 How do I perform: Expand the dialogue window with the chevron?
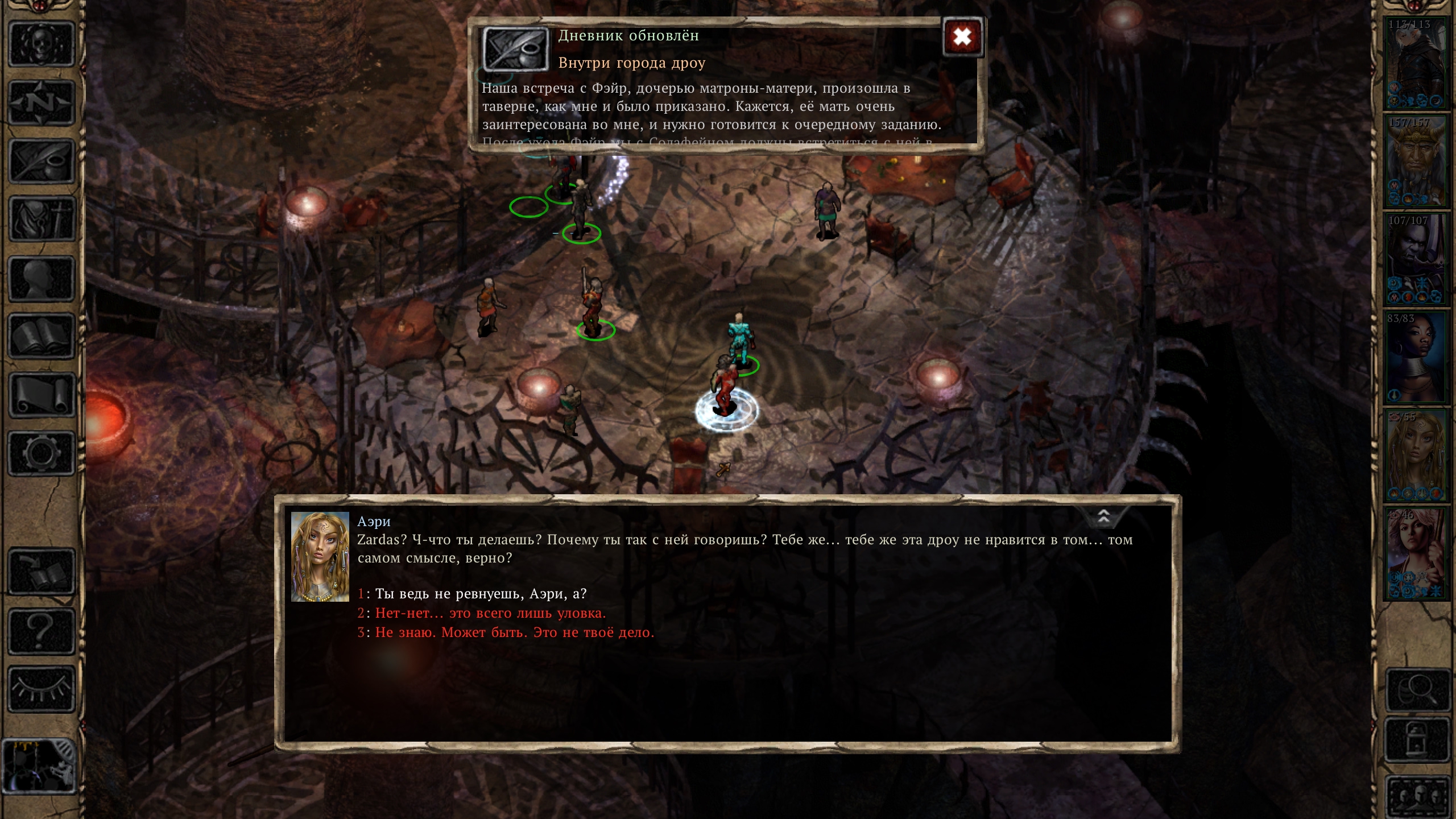(1103, 516)
